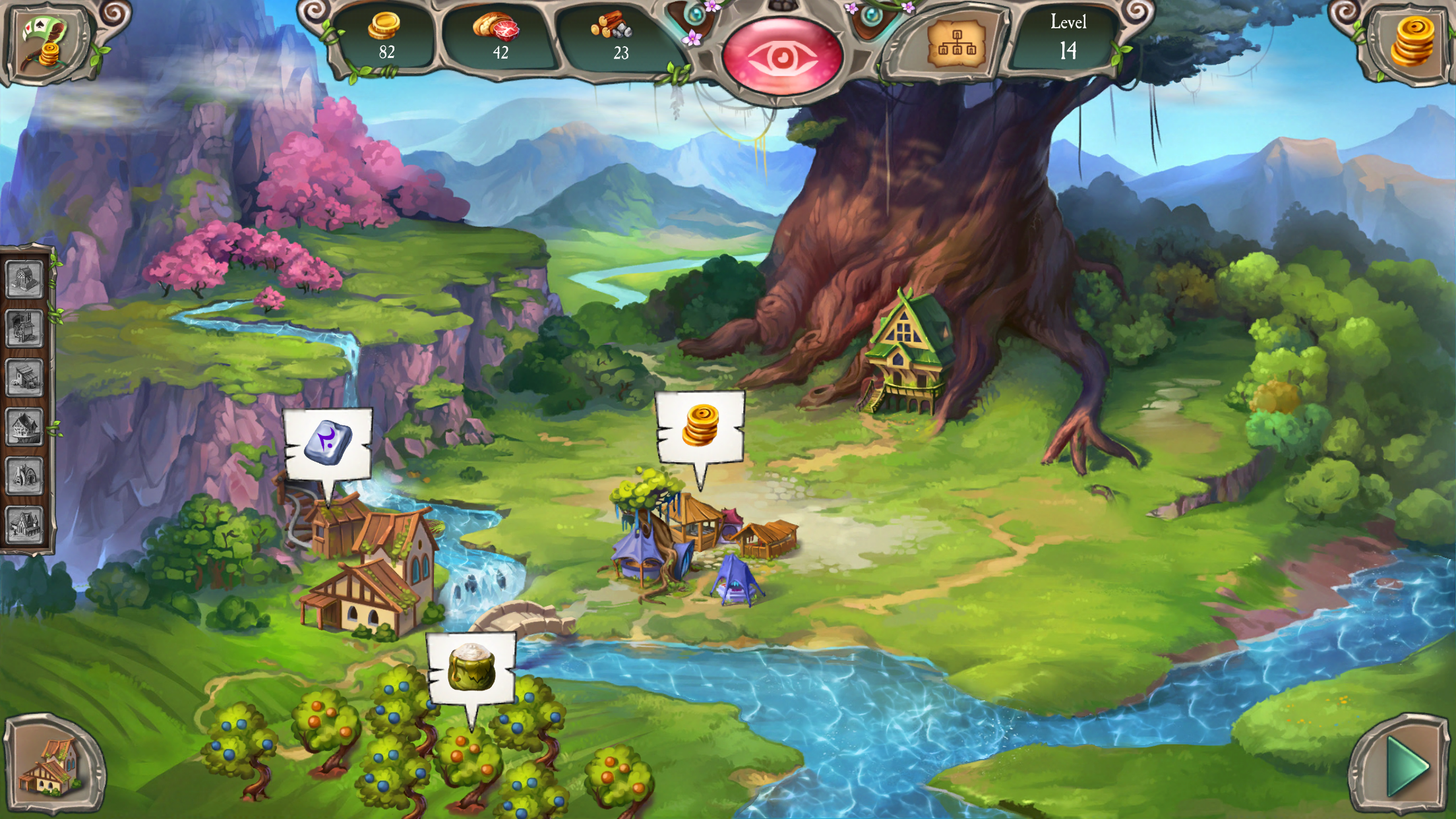Open the village building menu
The width and height of the screenshot is (1456, 819).
click(x=53, y=765)
